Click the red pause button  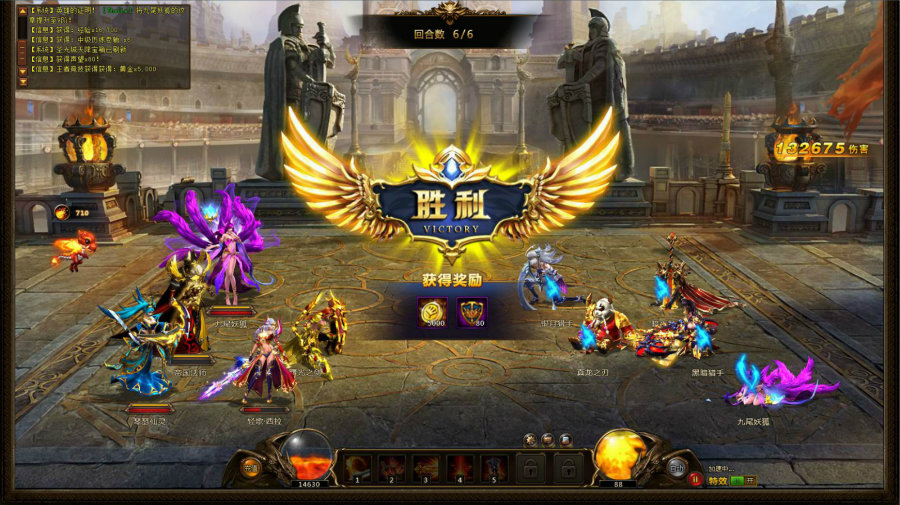(696, 480)
